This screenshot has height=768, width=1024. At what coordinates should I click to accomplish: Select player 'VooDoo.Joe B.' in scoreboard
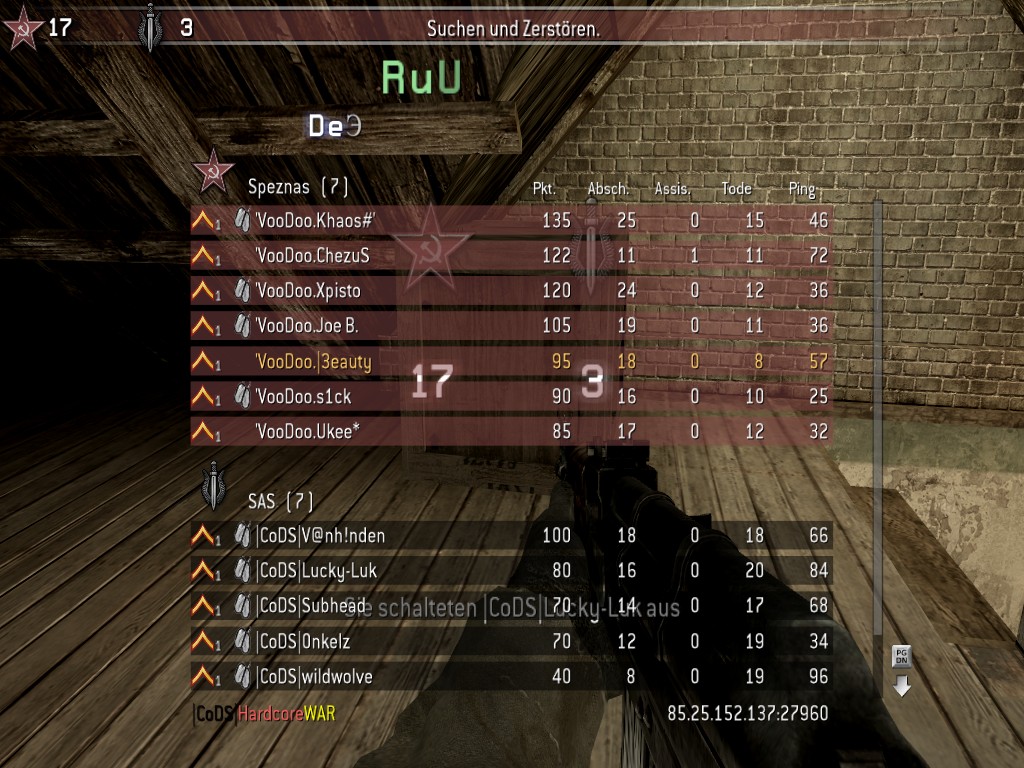point(511,326)
